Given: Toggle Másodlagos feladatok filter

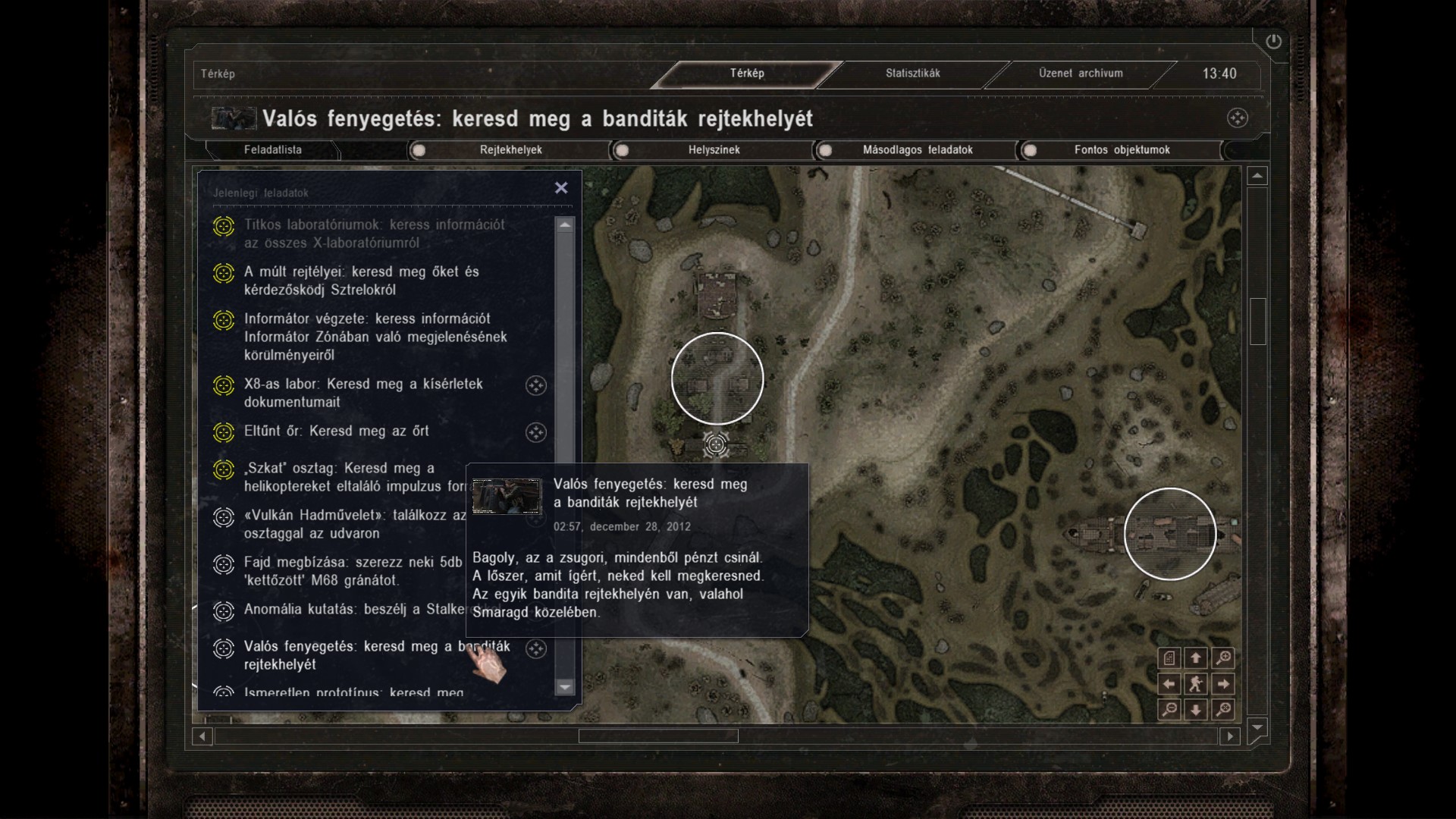Looking at the screenshot, I should click(826, 150).
